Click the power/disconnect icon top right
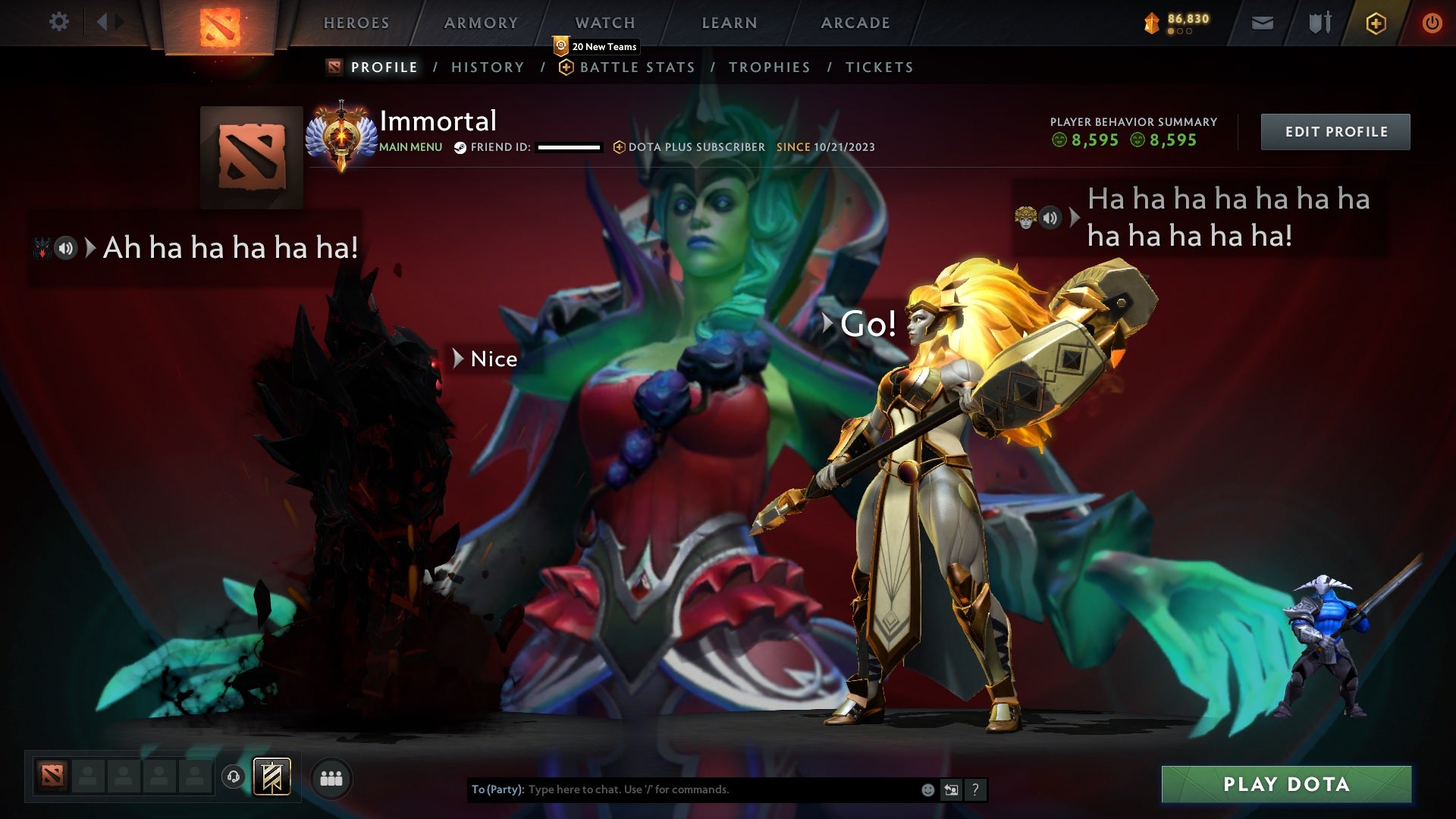This screenshot has width=1456, height=819. (1432, 23)
